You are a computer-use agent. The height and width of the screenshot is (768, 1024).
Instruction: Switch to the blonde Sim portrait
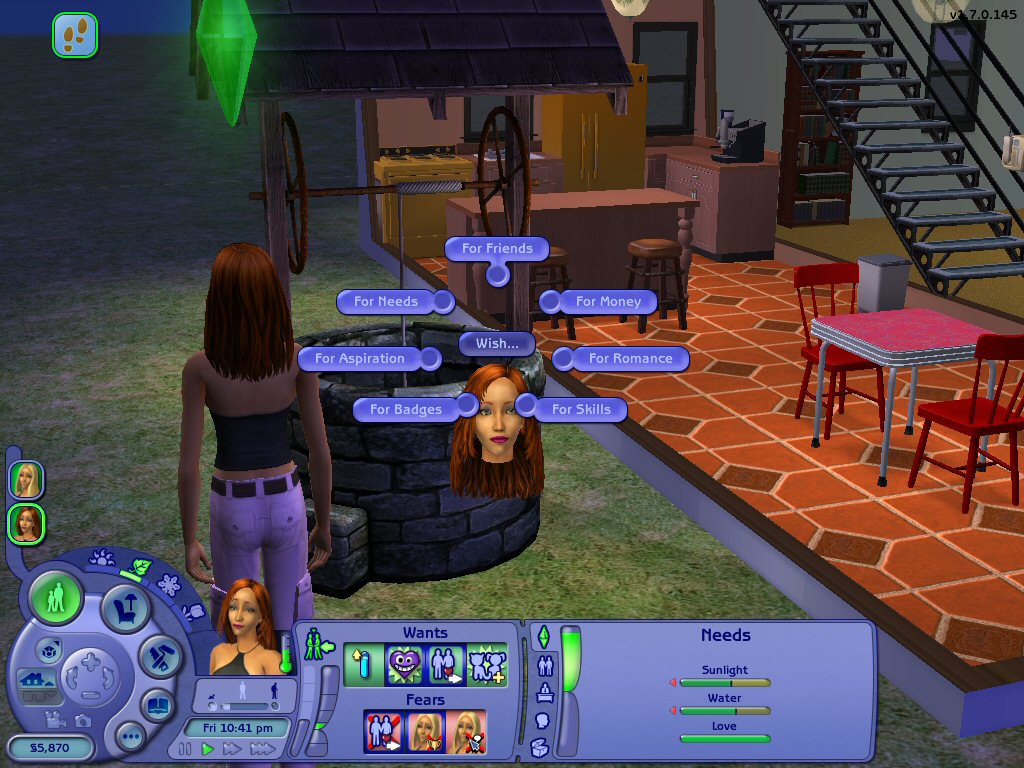pos(27,480)
